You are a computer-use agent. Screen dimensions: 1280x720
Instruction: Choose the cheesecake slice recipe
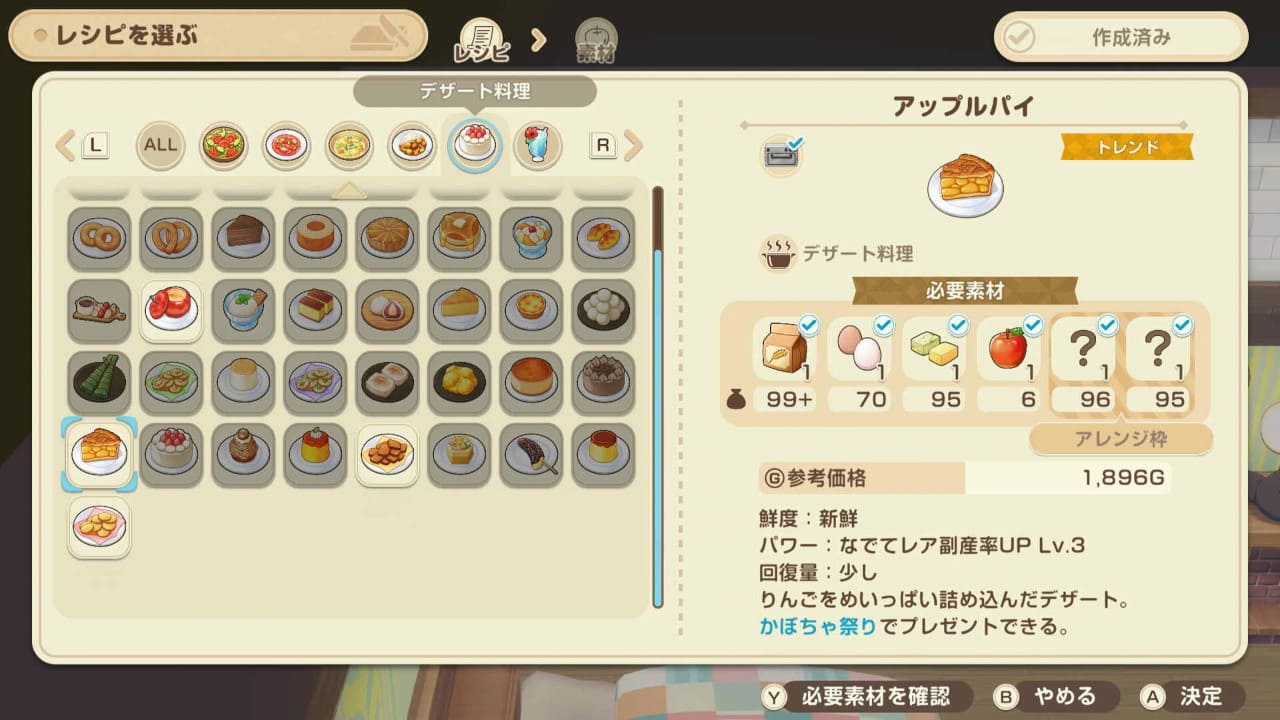tap(460, 310)
